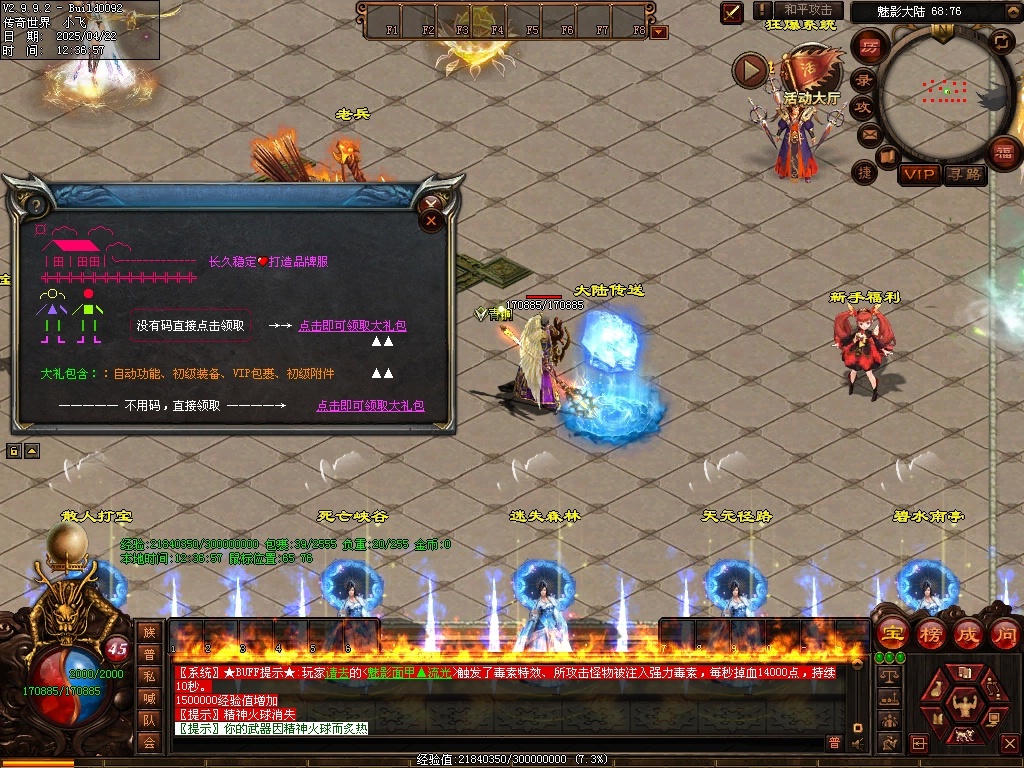Open the dialog's question mark help
Screen dimensions: 1024x768
click(x=34, y=206)
